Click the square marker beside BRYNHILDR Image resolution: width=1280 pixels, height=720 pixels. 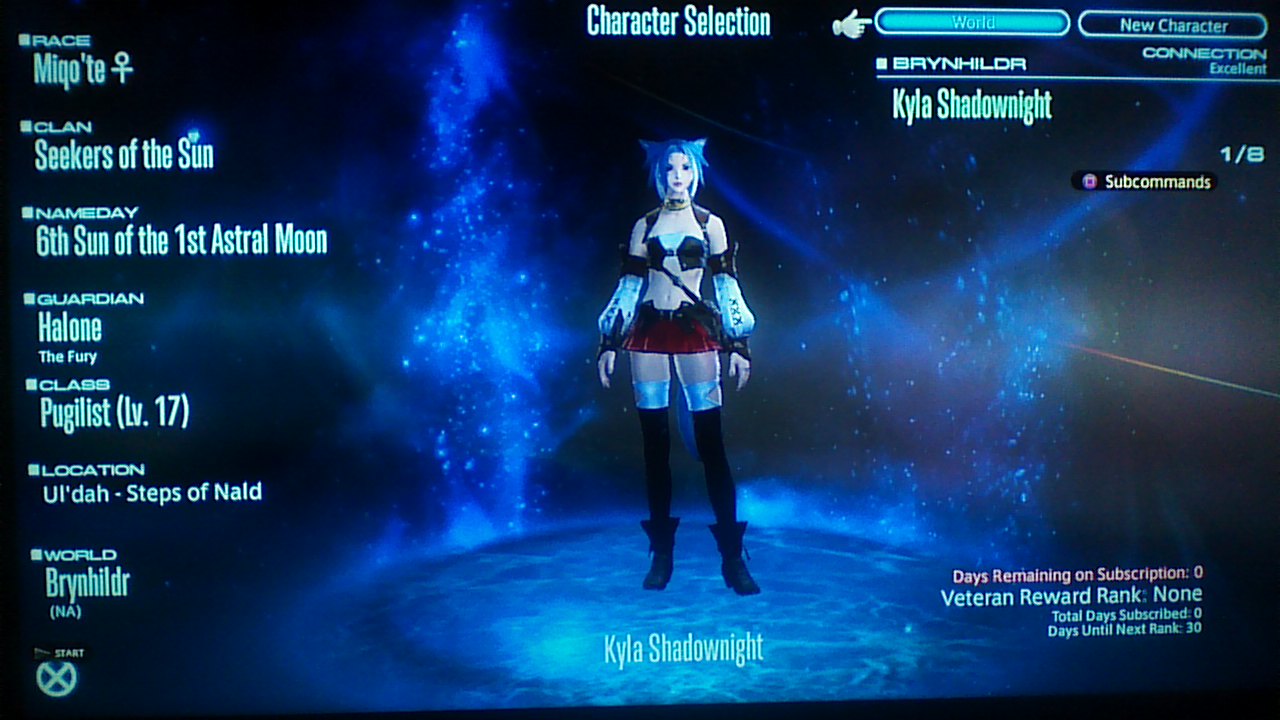click(881, 62)
